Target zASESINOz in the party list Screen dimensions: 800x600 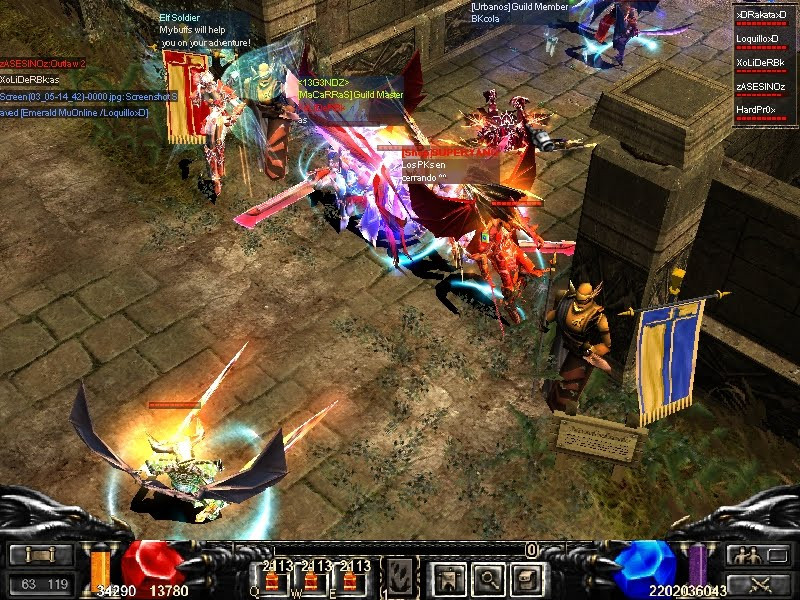click(764, 87)
